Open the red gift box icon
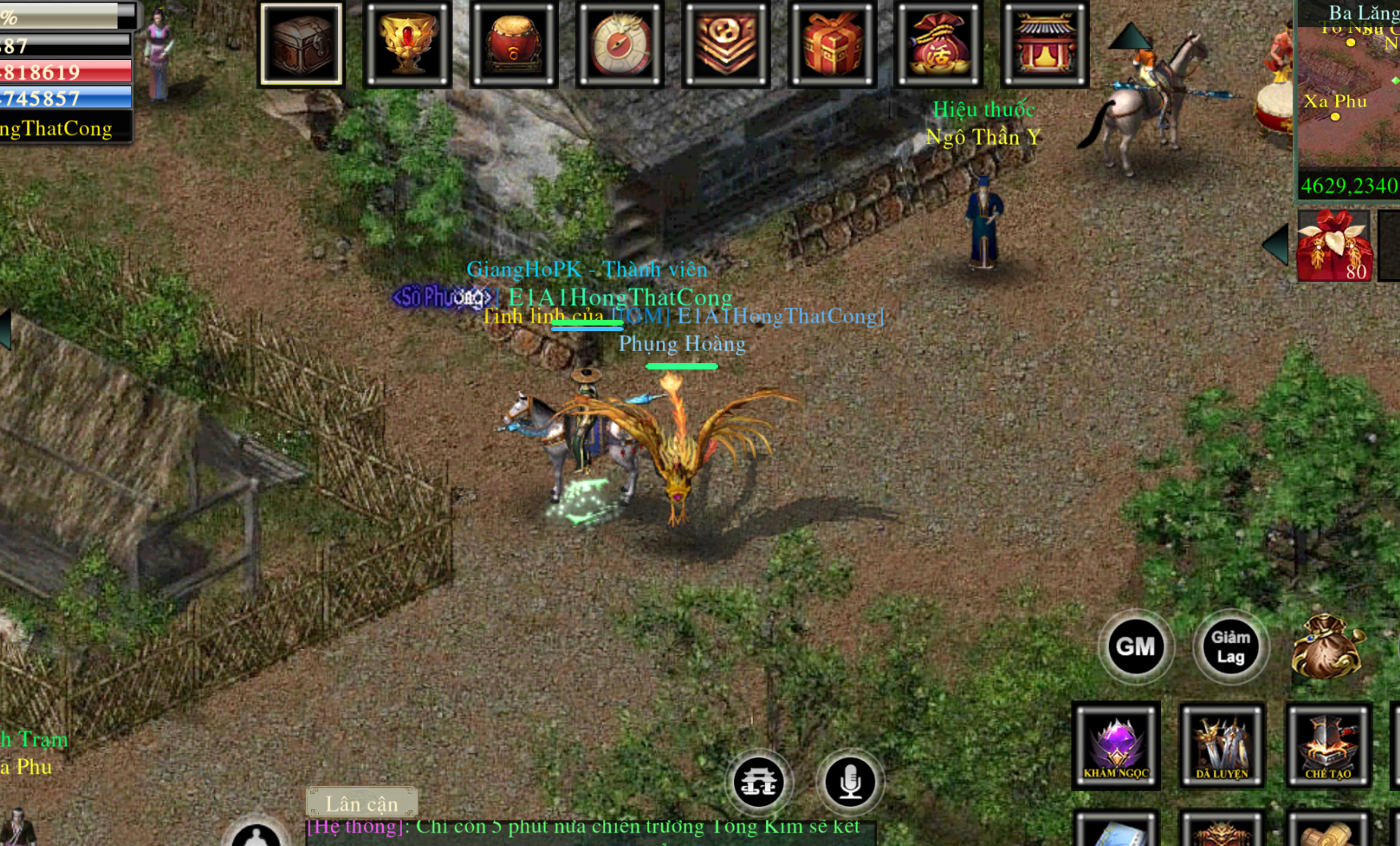1400x846 pixels. 832,44
